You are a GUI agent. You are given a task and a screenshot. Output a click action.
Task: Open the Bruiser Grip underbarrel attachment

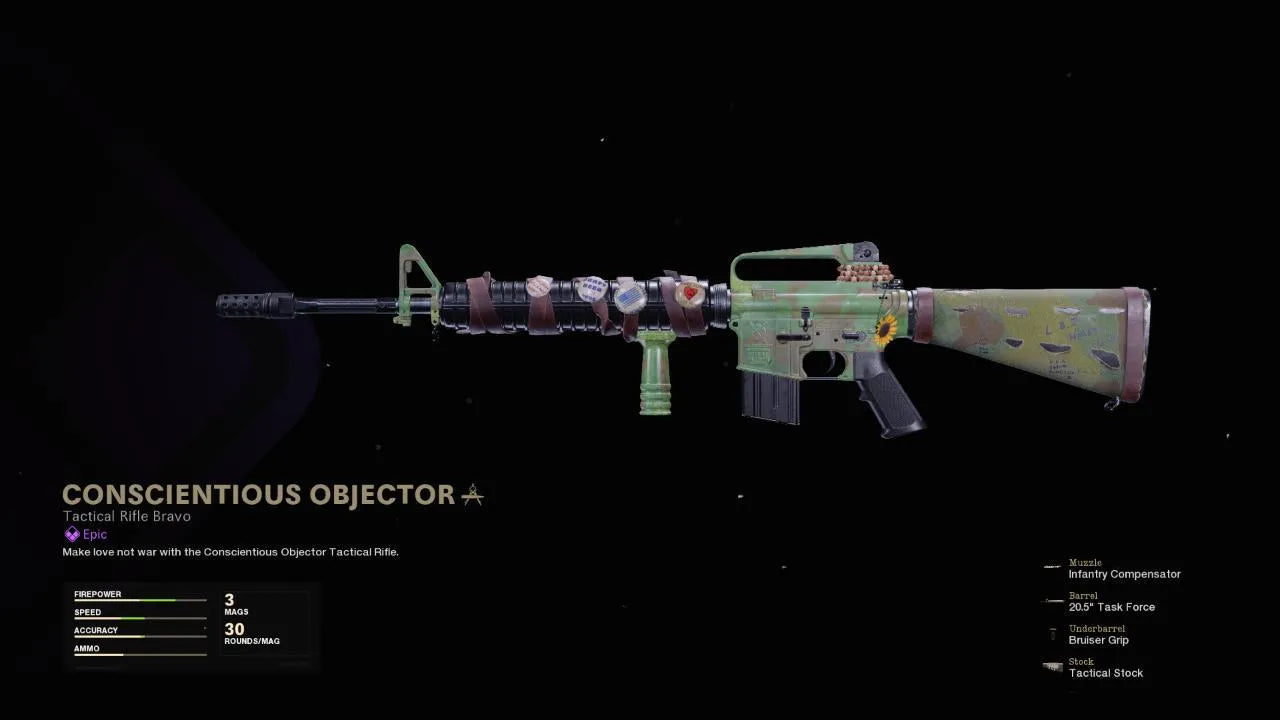click(1098, 640)
